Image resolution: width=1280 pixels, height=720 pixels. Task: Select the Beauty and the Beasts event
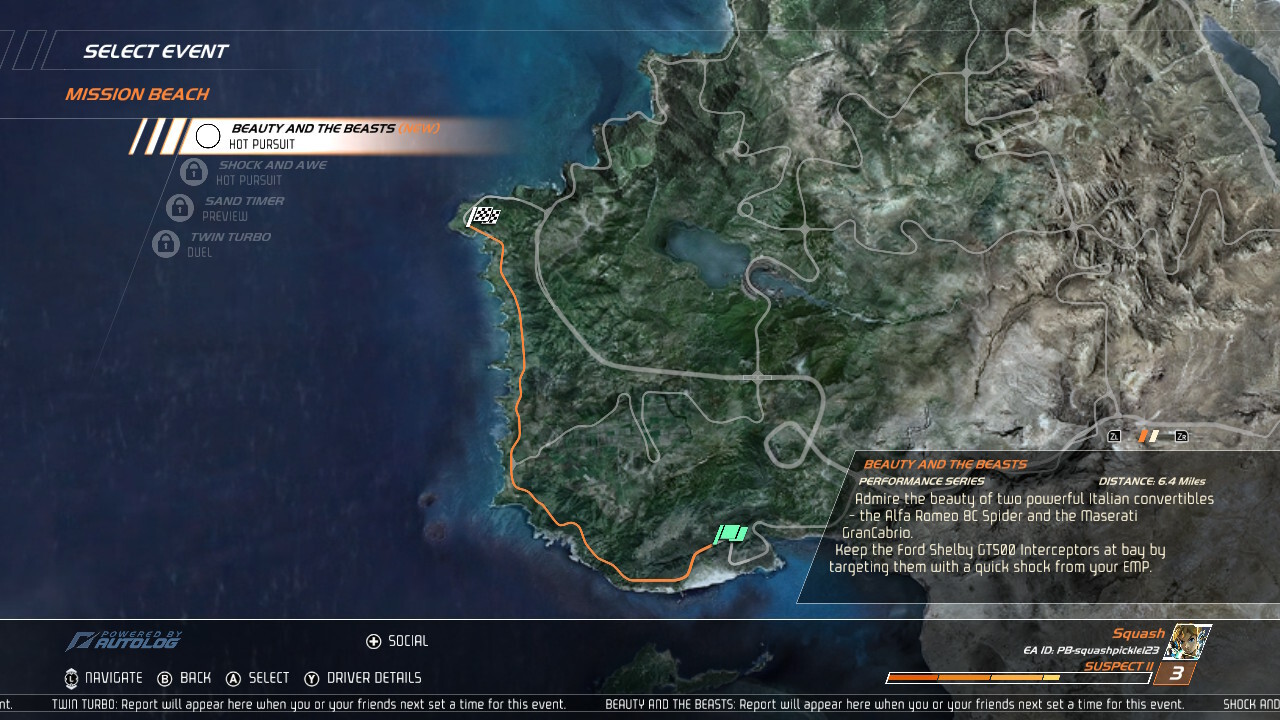click(x=320, y=136)
